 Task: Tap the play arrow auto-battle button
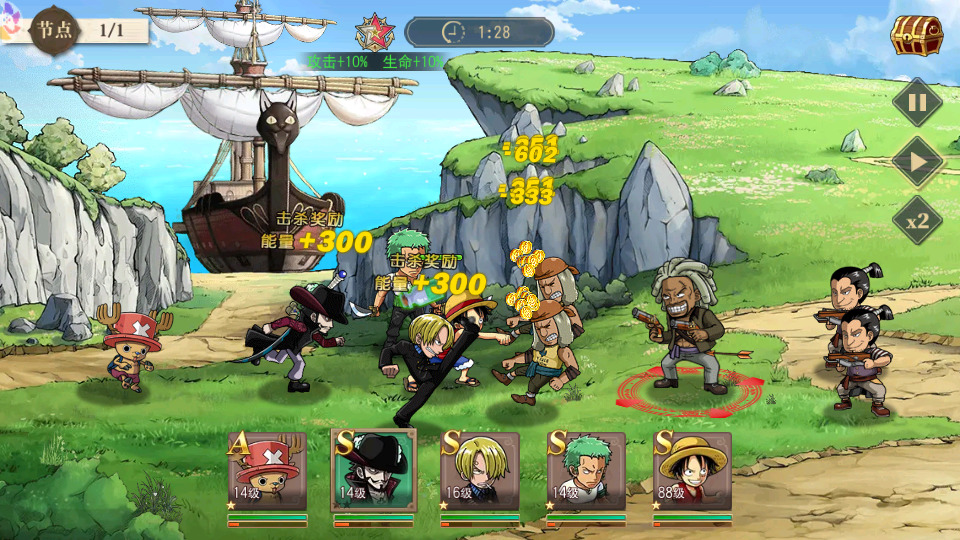917,161
